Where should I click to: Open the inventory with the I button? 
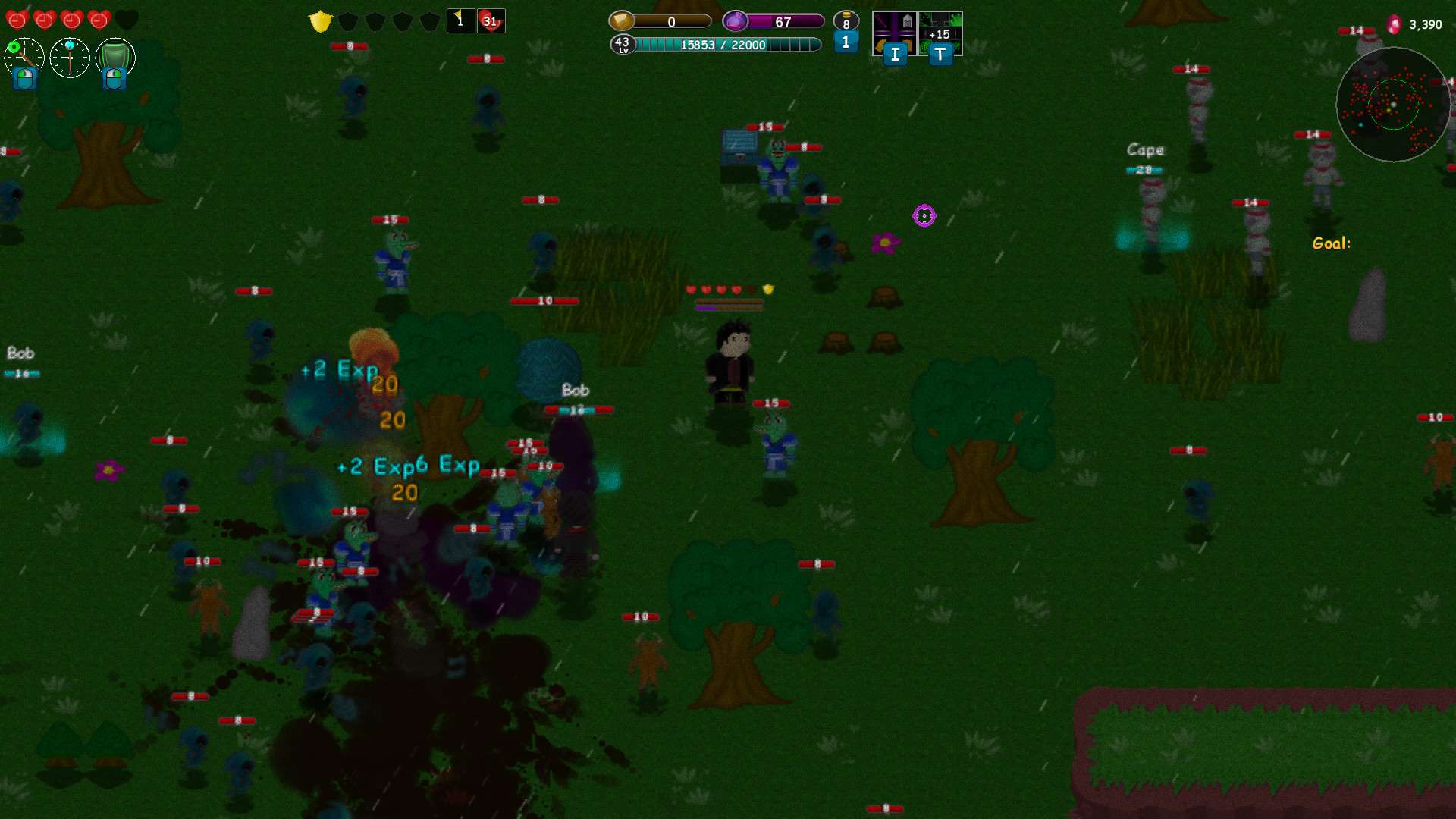point(895,54)
